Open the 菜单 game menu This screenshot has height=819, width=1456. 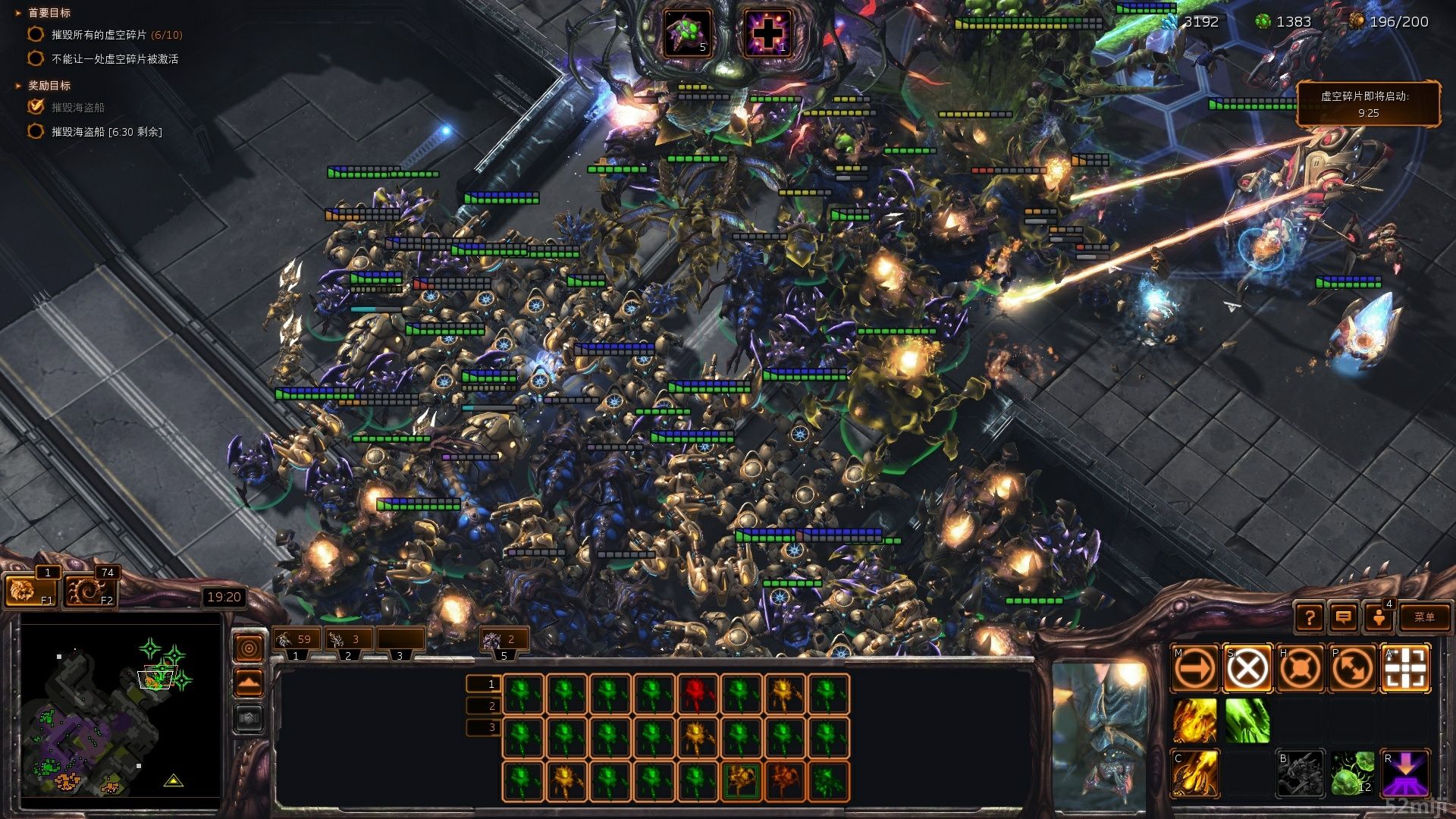(x=1424, y=617)
